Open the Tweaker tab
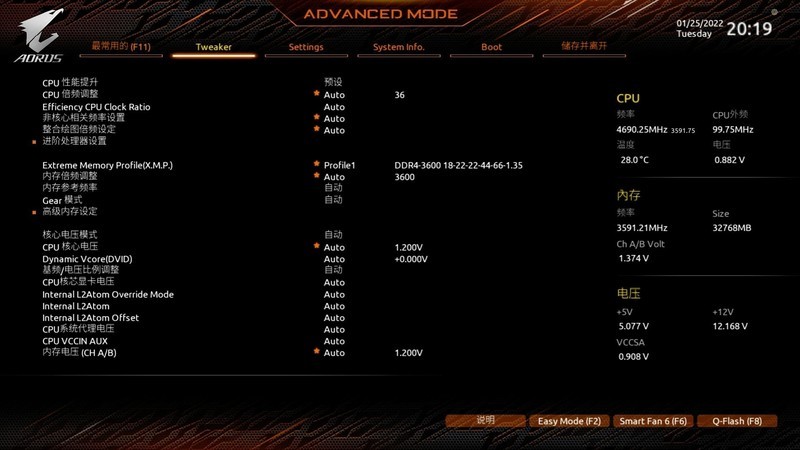This screenshot has height=450, width=800. click(x=213, y=47)
